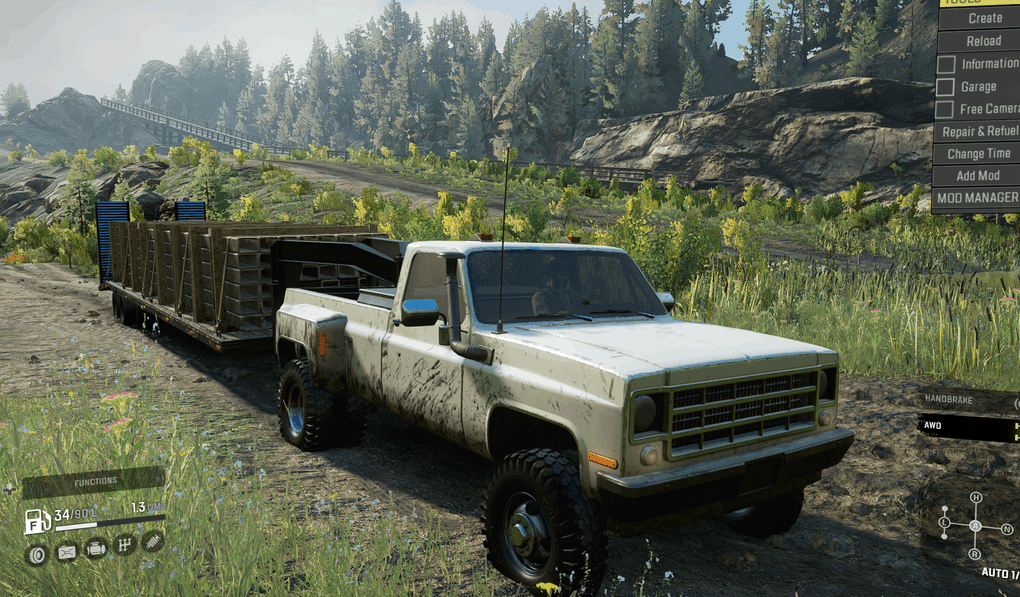Enable the Garage checkbox
1020x597 pixels.
(945, 86)
